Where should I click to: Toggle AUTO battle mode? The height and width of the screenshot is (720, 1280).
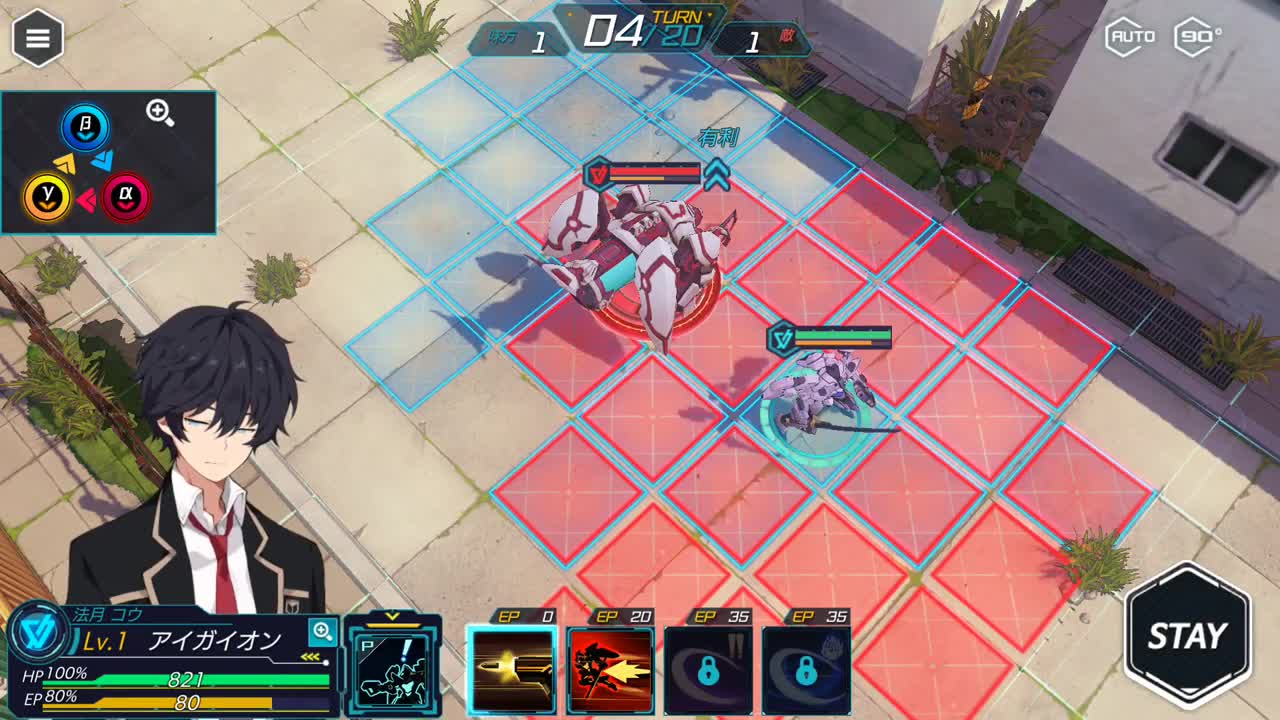coord(1132,37)
